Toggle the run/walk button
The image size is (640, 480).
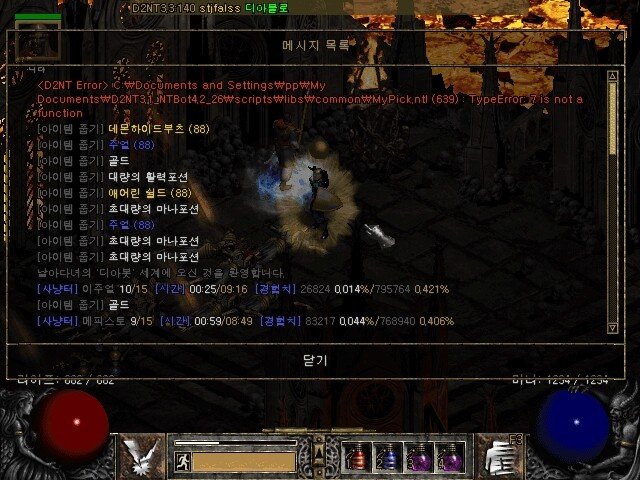coord(183,461)
